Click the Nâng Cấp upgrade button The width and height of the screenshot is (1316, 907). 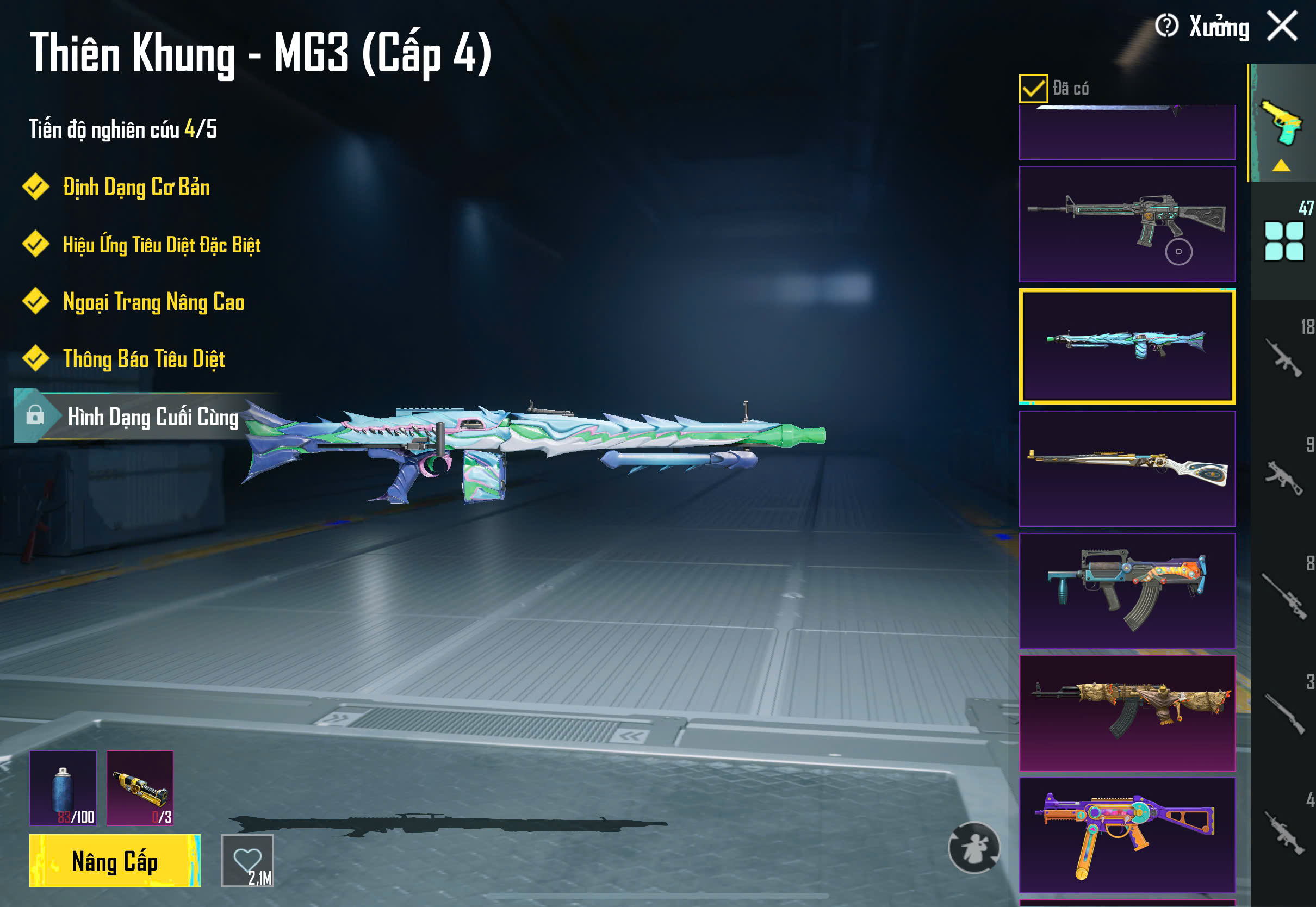[x=115, y=860]
